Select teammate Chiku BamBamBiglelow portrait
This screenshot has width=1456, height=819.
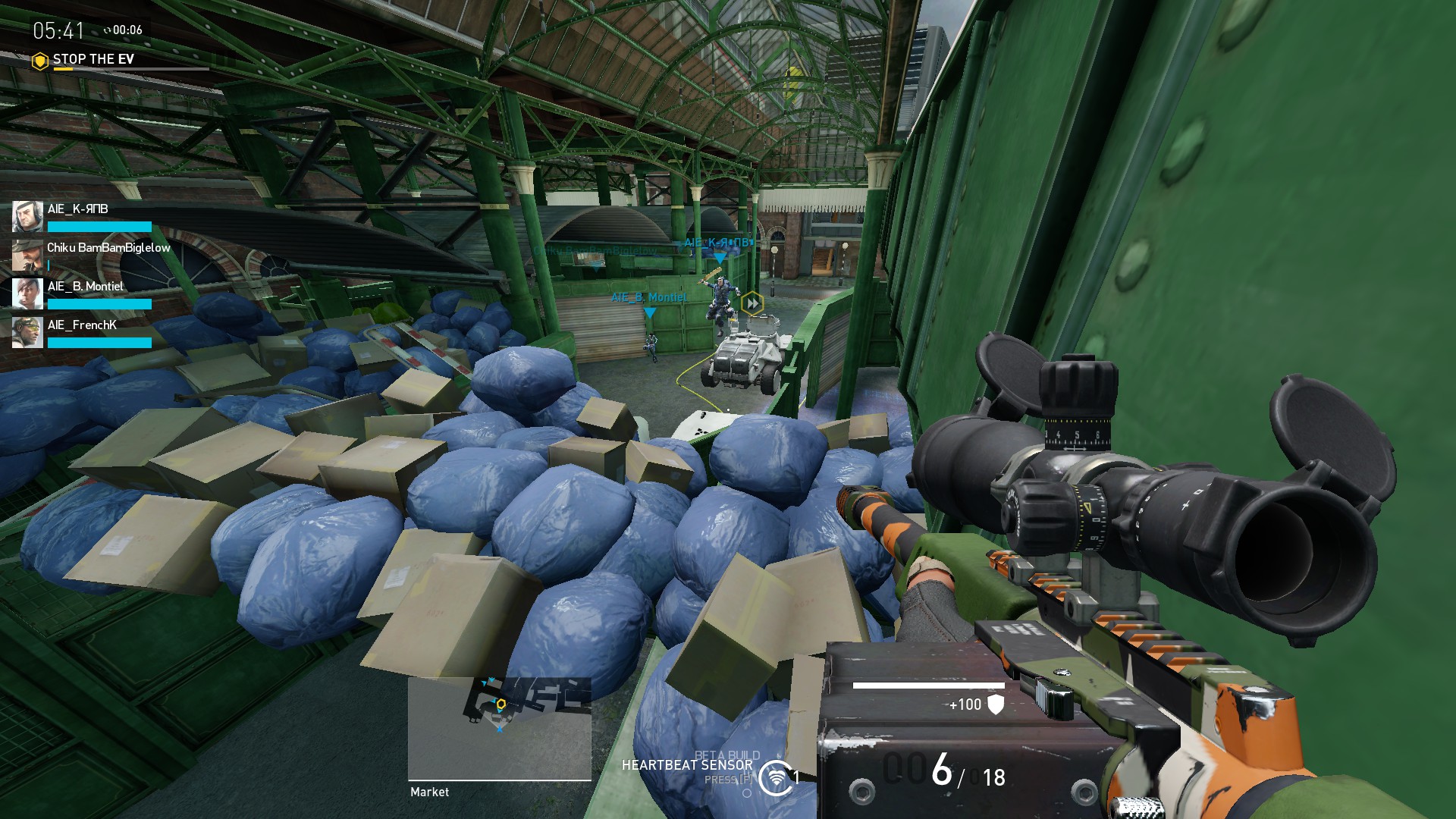(x=27, y=256)
